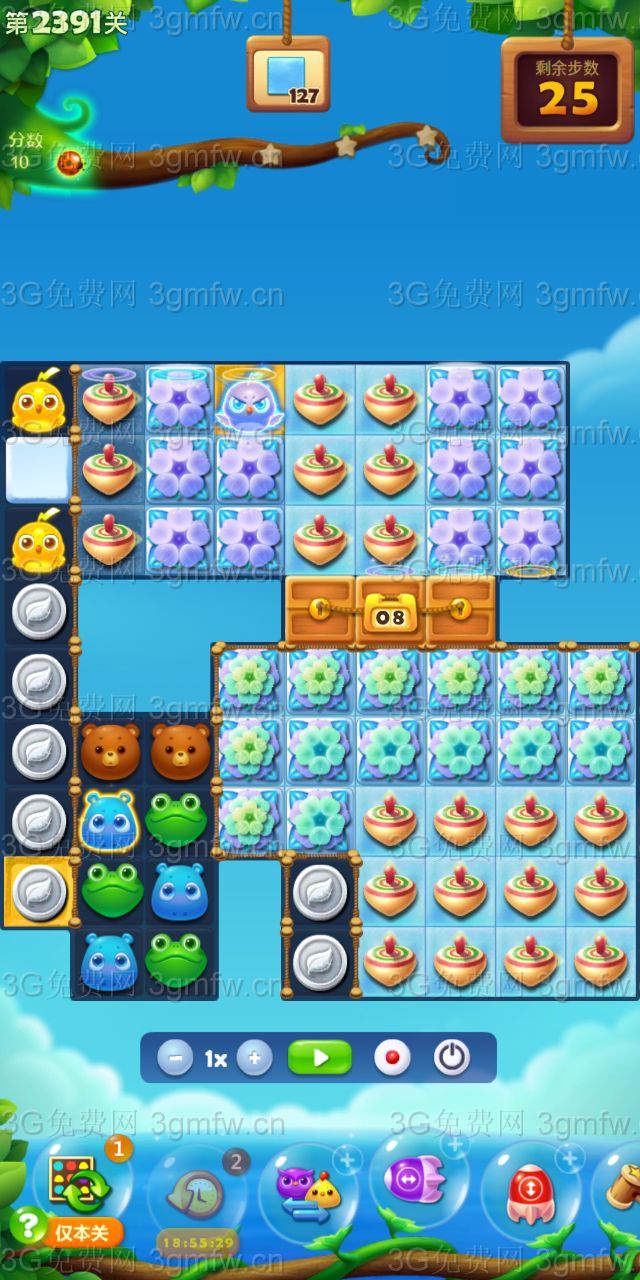Click the green play button
This screenshot has height=1280, width=640.
tap(320, 1058)
